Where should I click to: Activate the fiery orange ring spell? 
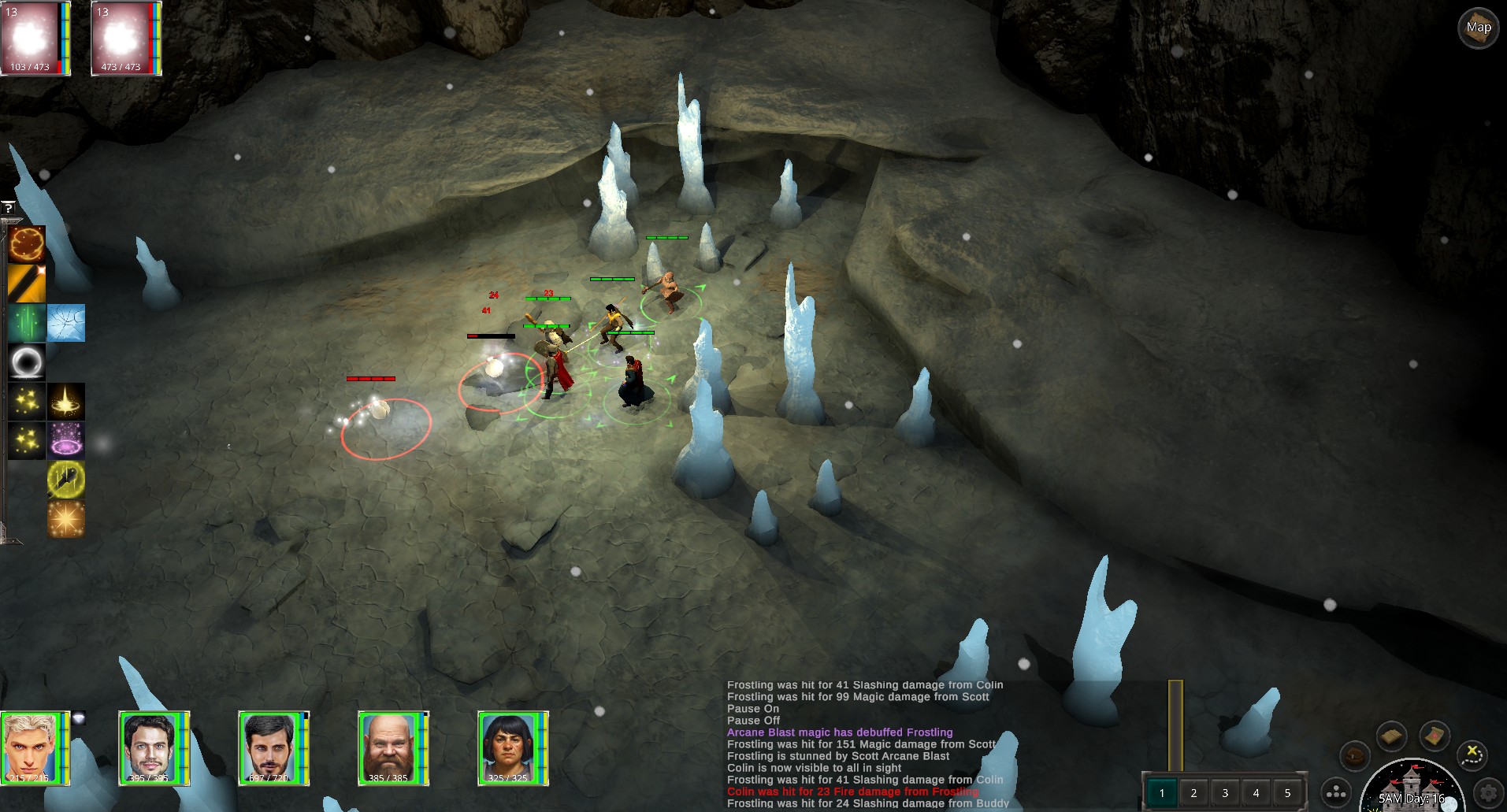pyautogui.click(x=27, y=244)
